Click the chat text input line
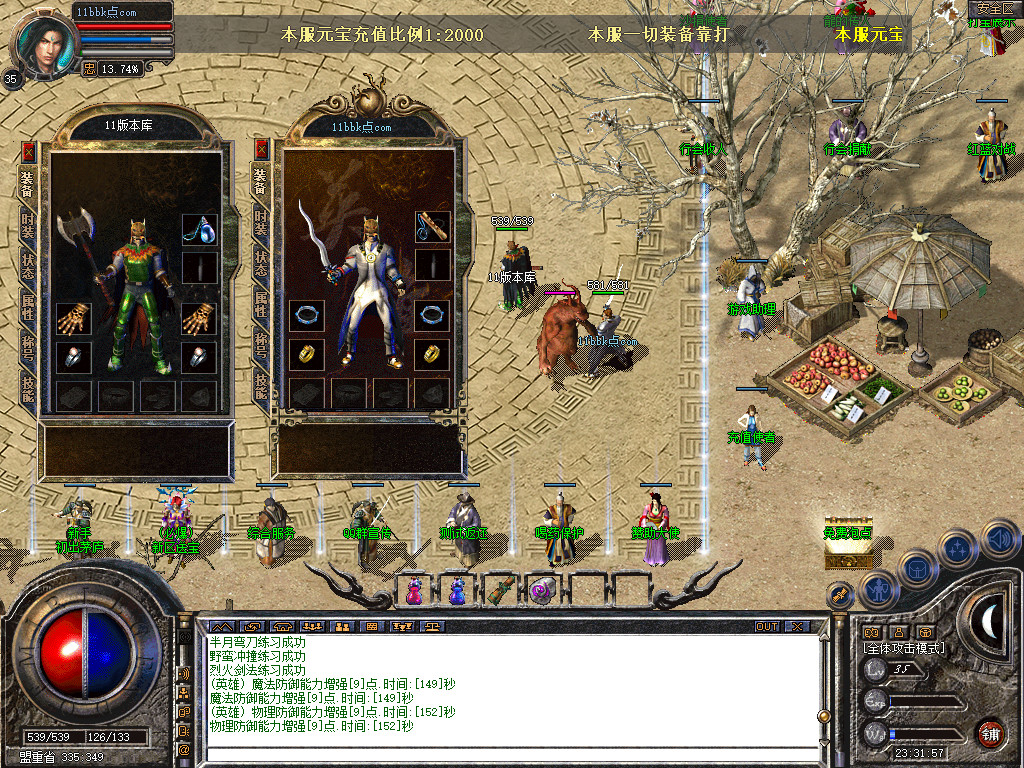Image resolution: width=1024 pixels, height=768 pixels. pyautogui.click(x=510, y=754)
